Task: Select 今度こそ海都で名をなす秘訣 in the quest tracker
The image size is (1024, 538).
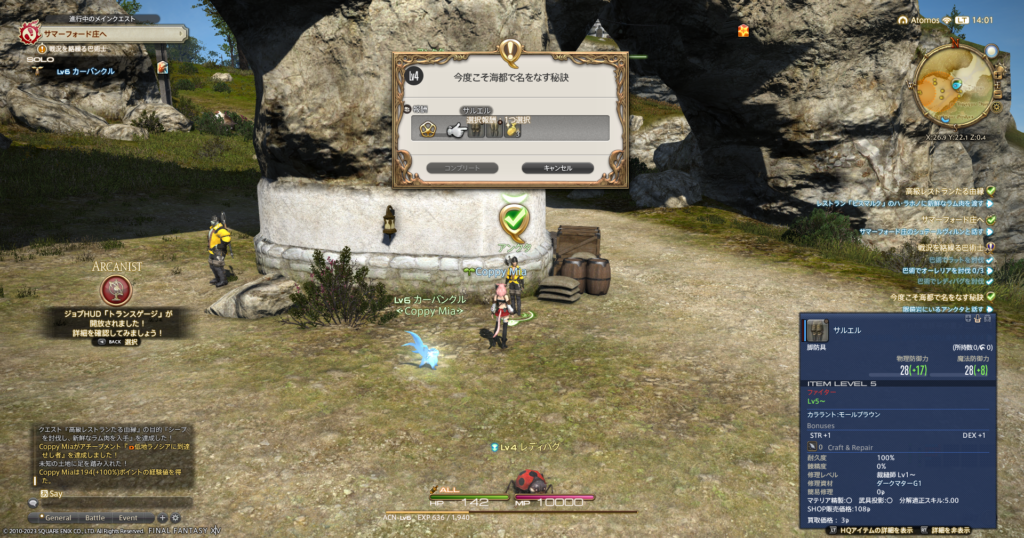Action: (936, 297)
